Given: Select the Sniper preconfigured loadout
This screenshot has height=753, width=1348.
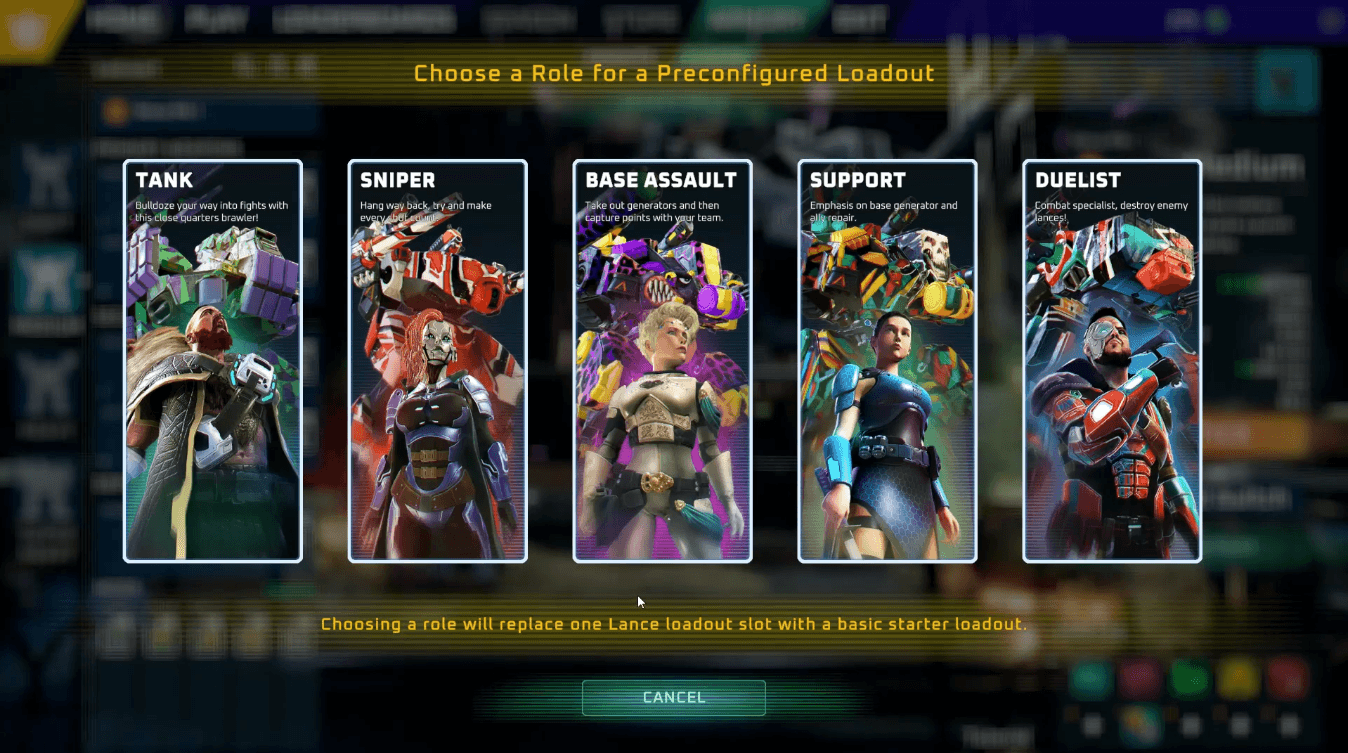Looking at the screenshot, I should (437, 361).
